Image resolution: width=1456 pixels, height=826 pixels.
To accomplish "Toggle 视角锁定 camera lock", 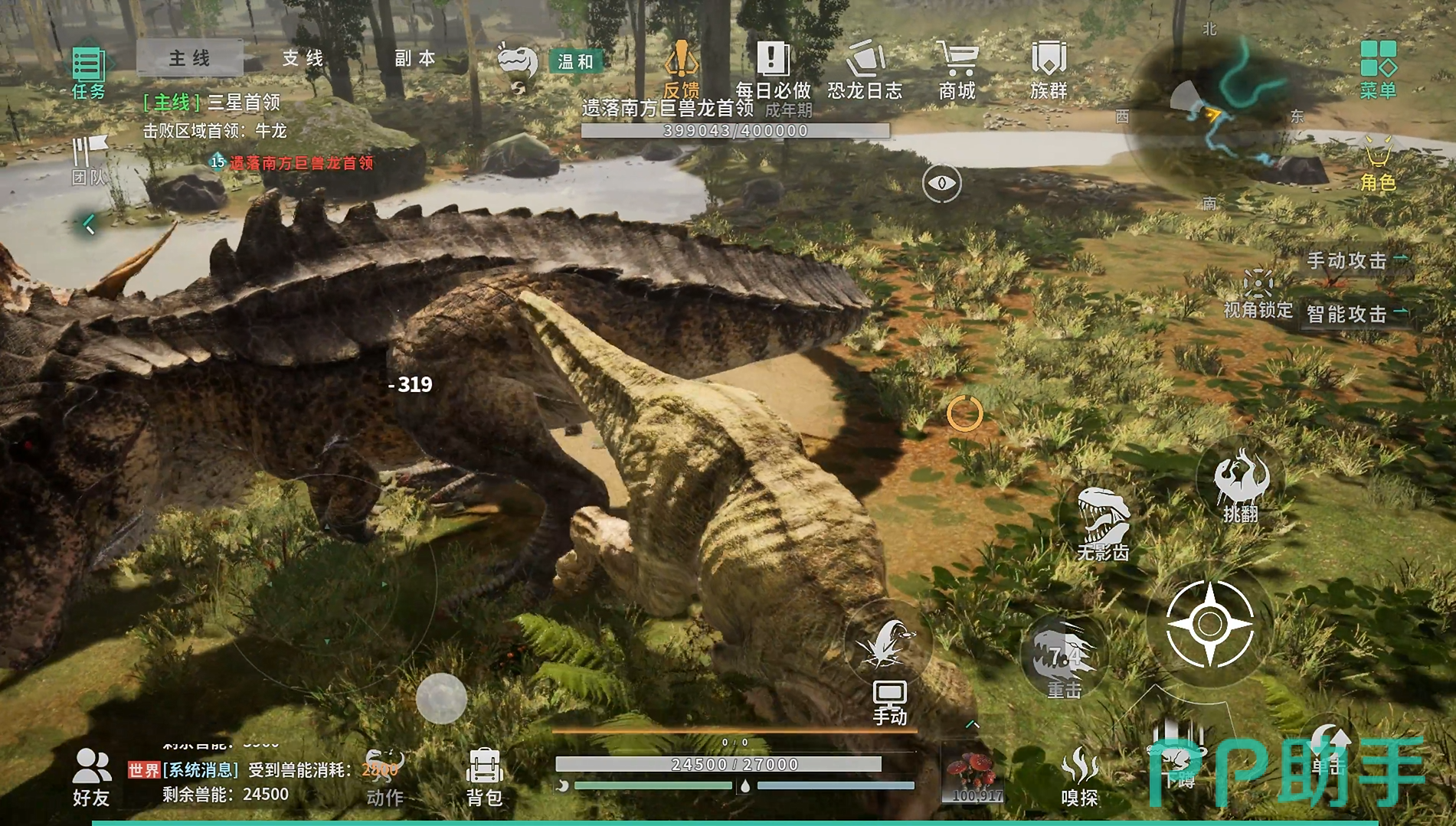I will tap(1258, 292).
